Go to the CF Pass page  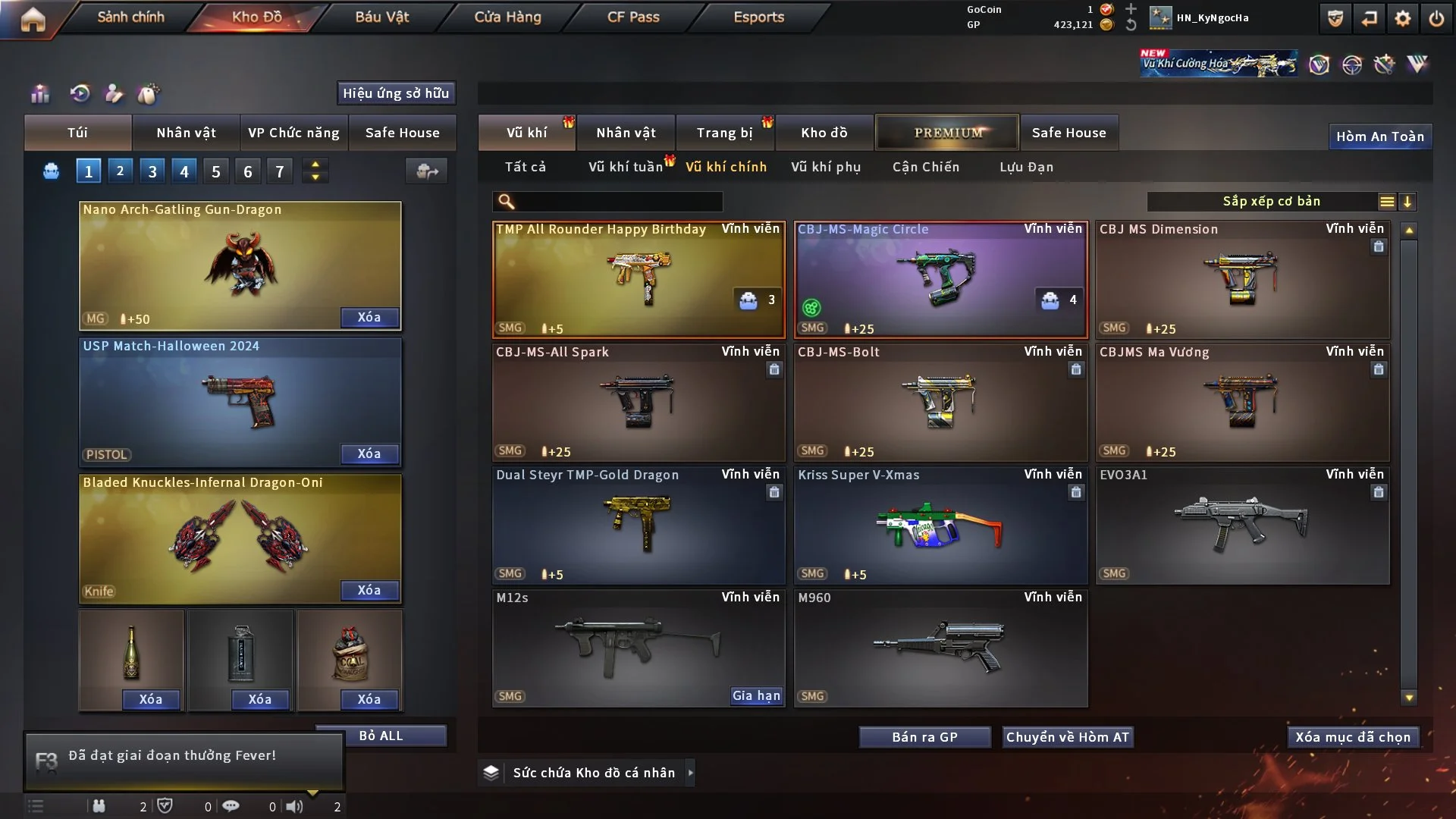click(x=633, y=17)
